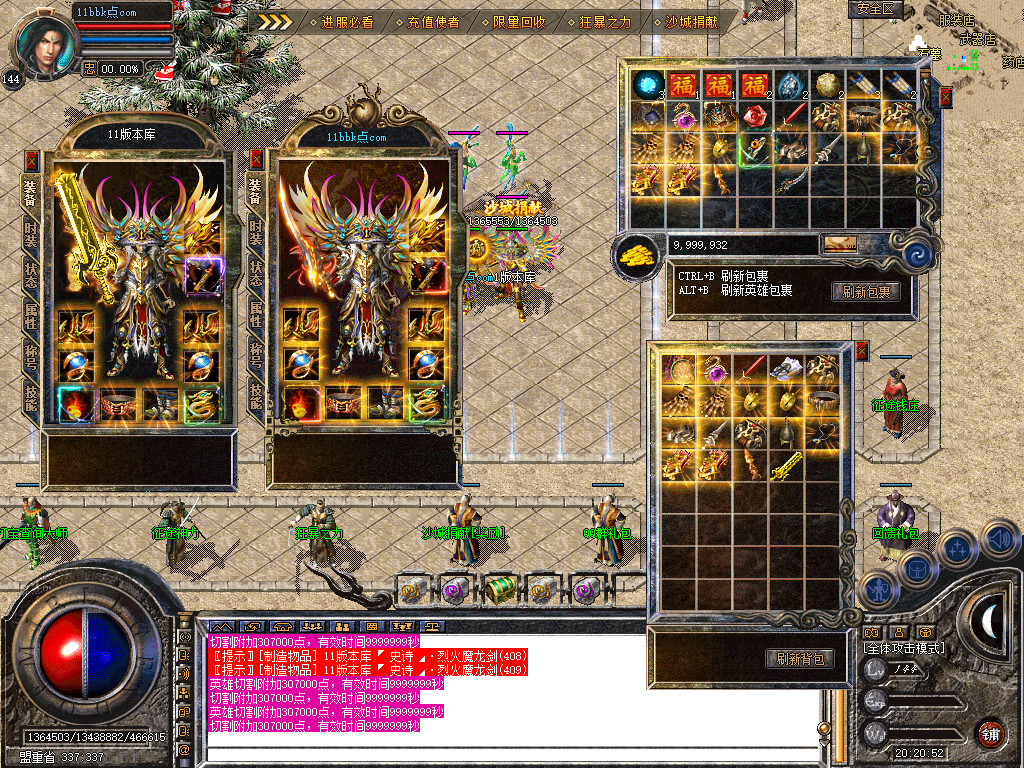The height and width of the screenshot is (768, 1024).
Task: Pick the red gem inventory item
Action: 755,116
